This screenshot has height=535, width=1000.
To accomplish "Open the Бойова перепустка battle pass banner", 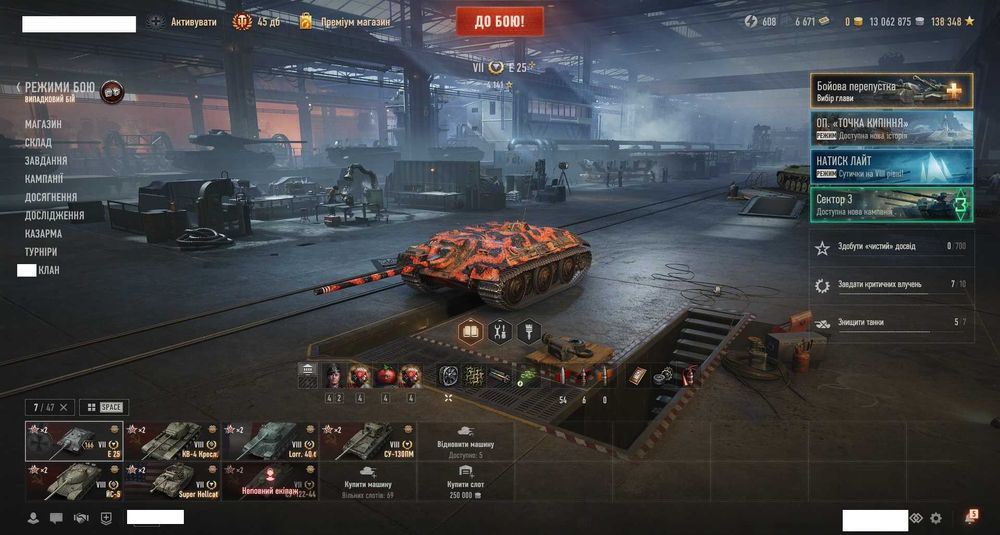I will click(890, 90).
